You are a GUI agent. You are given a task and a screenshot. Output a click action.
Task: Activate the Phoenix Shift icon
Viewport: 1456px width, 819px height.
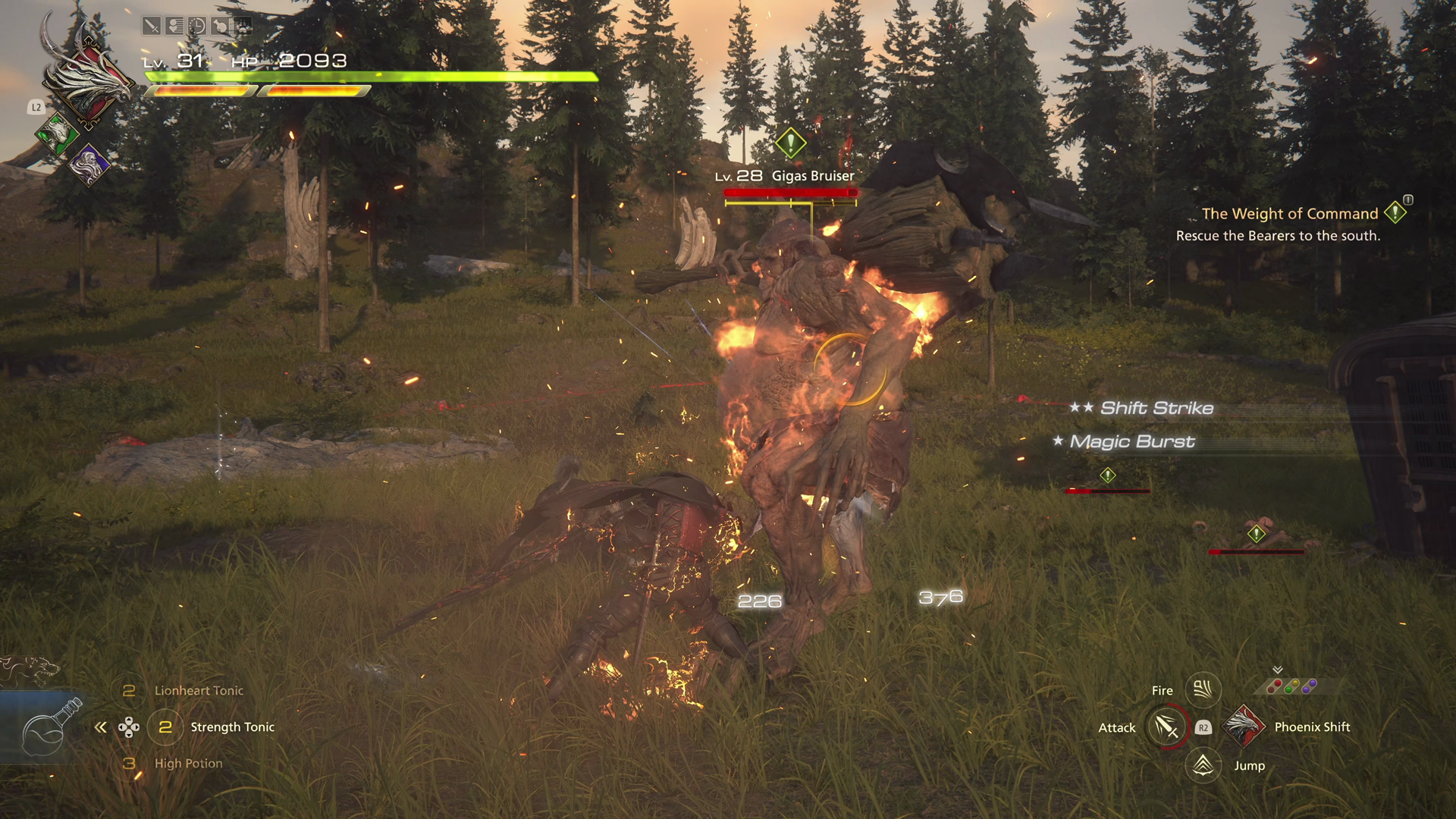coord(1244,726)
